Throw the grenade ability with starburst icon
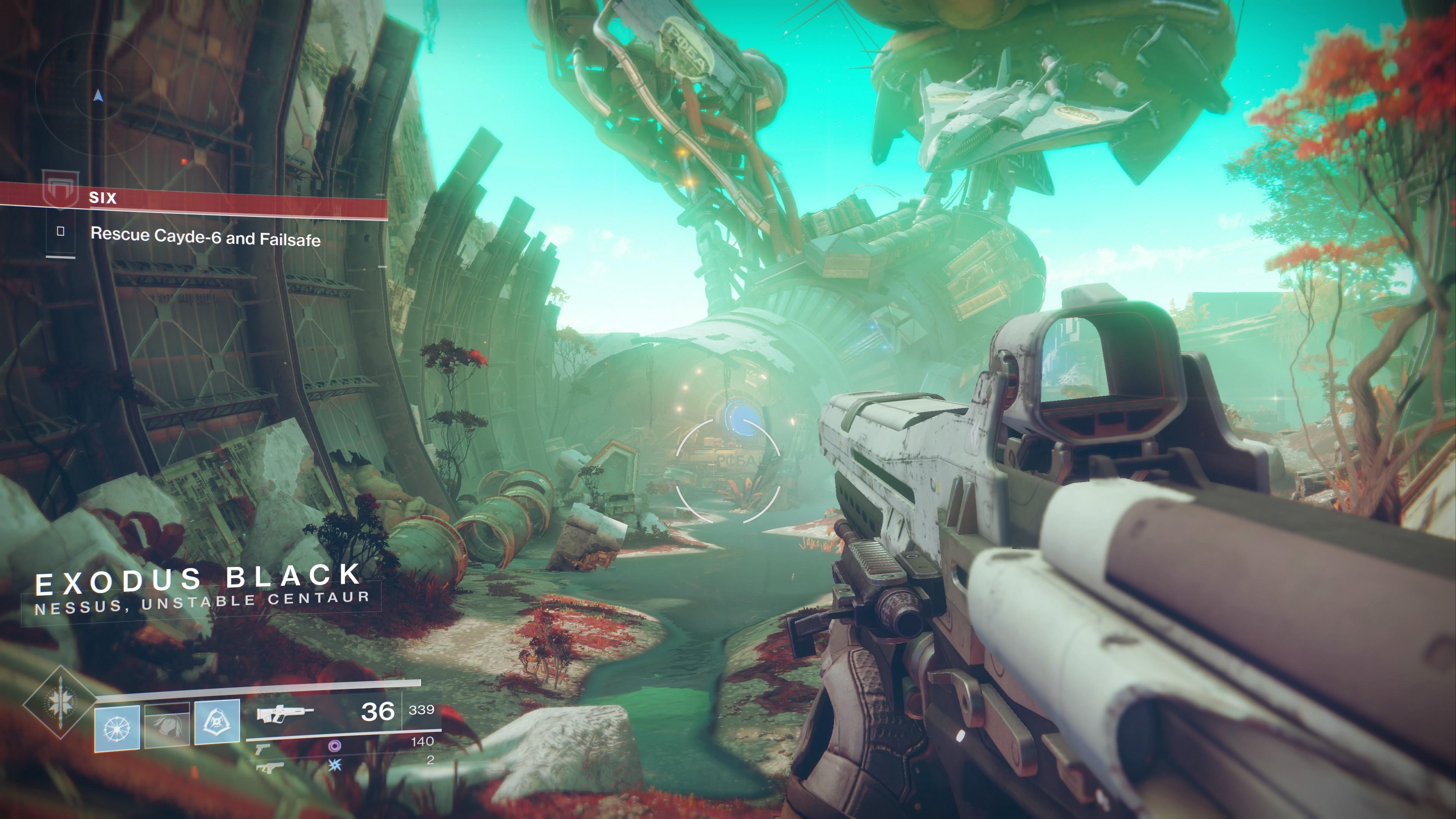The width and height of the screenshot is (1456, 819). (117, 728)
